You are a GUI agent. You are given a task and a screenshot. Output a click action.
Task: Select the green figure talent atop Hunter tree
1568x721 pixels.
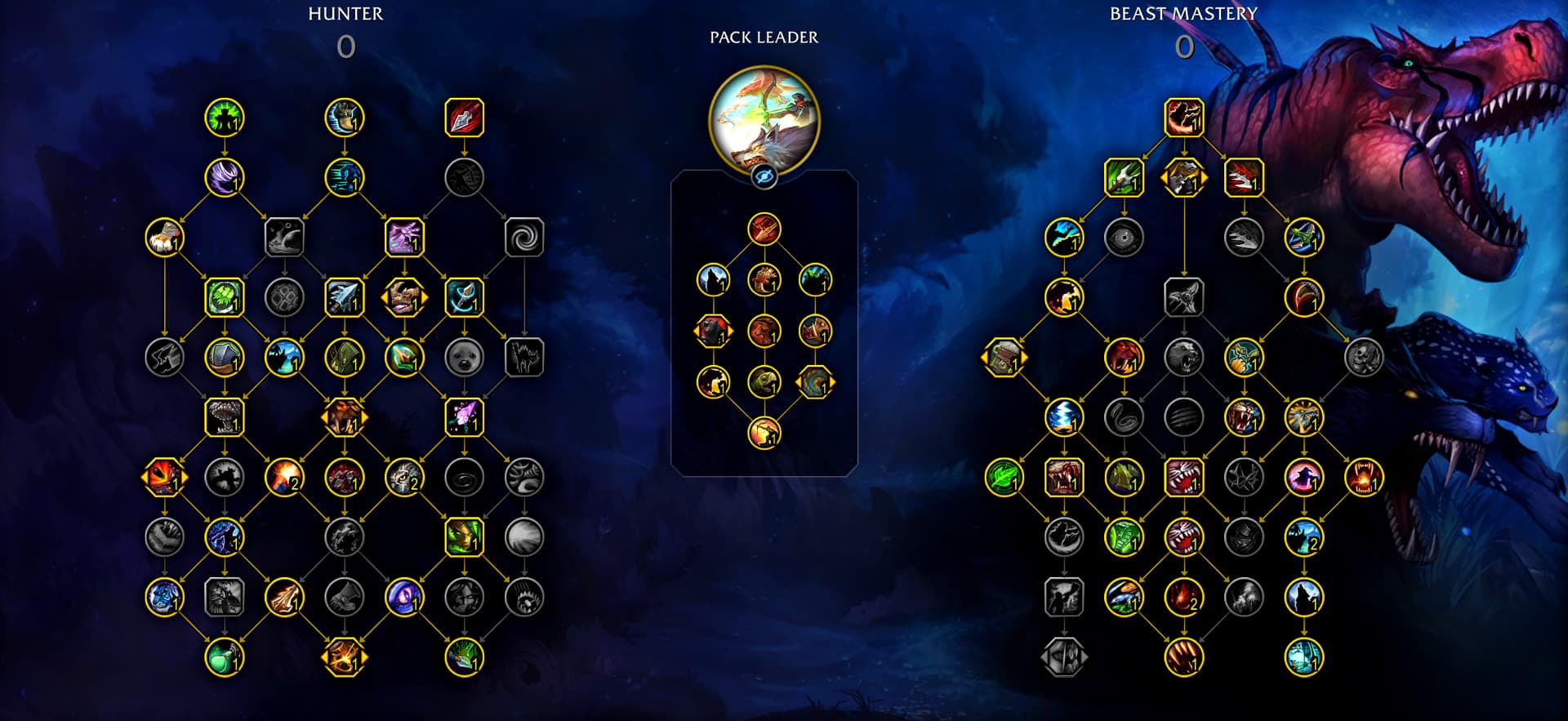tap(224, 118)
